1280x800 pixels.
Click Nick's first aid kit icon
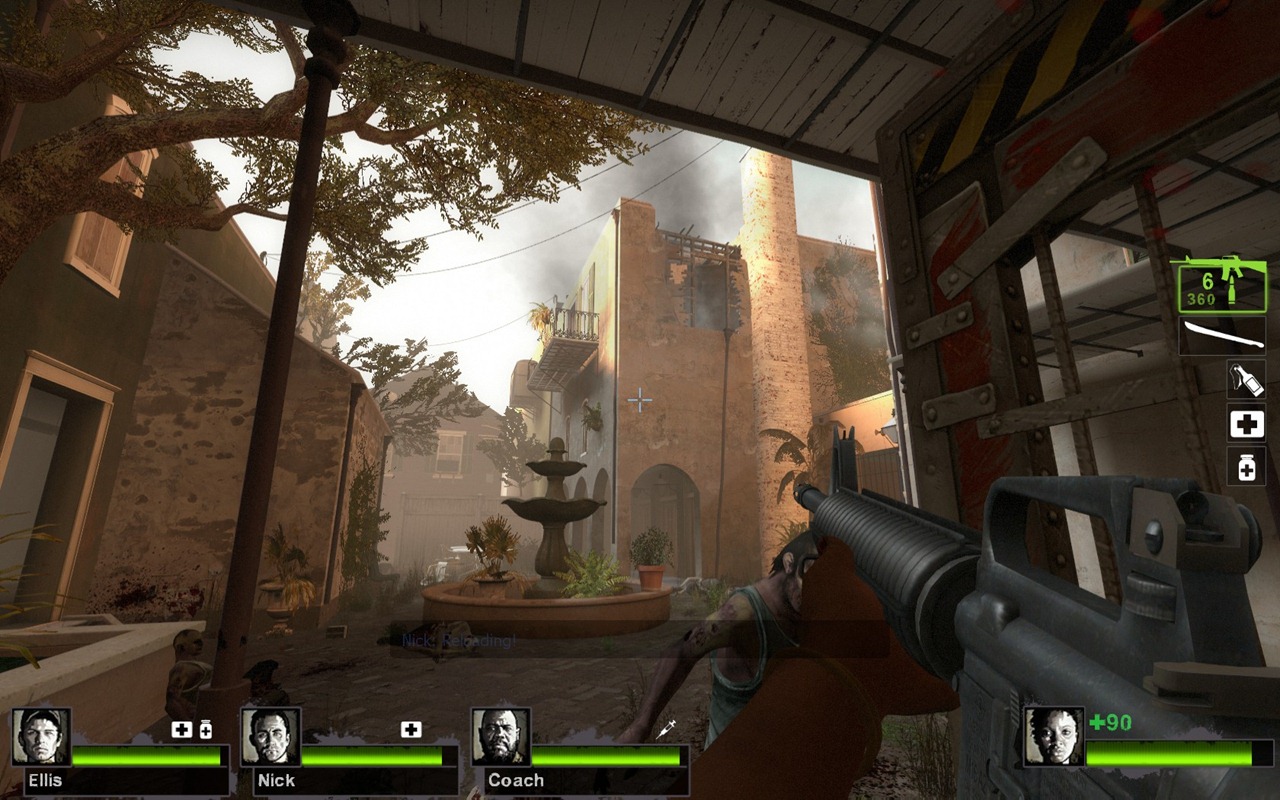pos(411,730)
